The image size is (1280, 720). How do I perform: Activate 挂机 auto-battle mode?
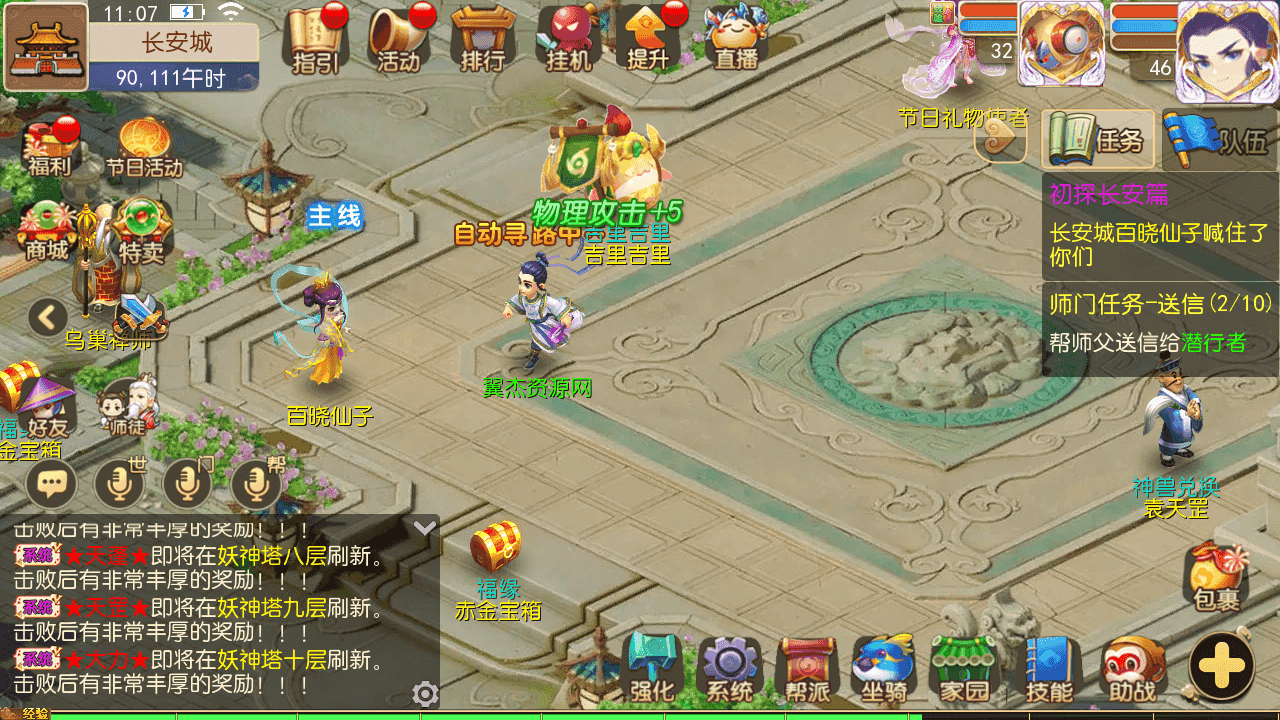click(x=568, y=38)
